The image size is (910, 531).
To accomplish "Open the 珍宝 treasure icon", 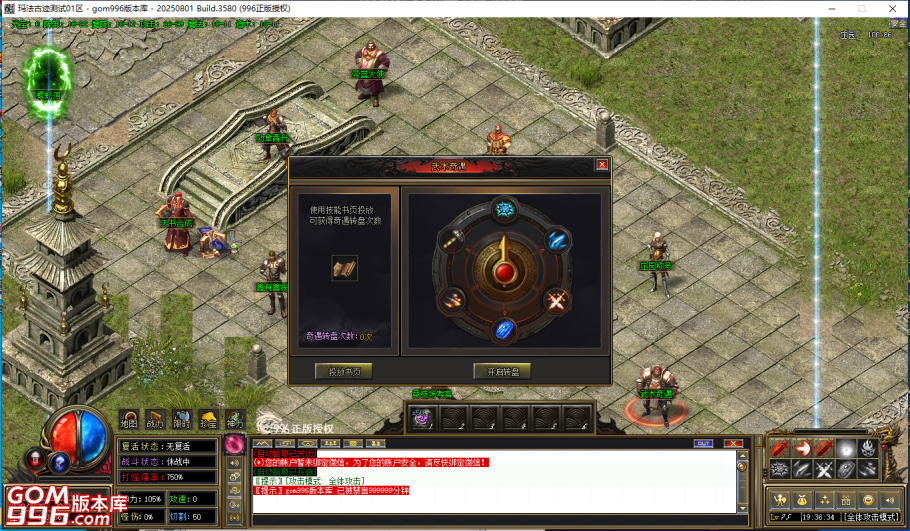I will pyautogui.click(x=208, y=420).
